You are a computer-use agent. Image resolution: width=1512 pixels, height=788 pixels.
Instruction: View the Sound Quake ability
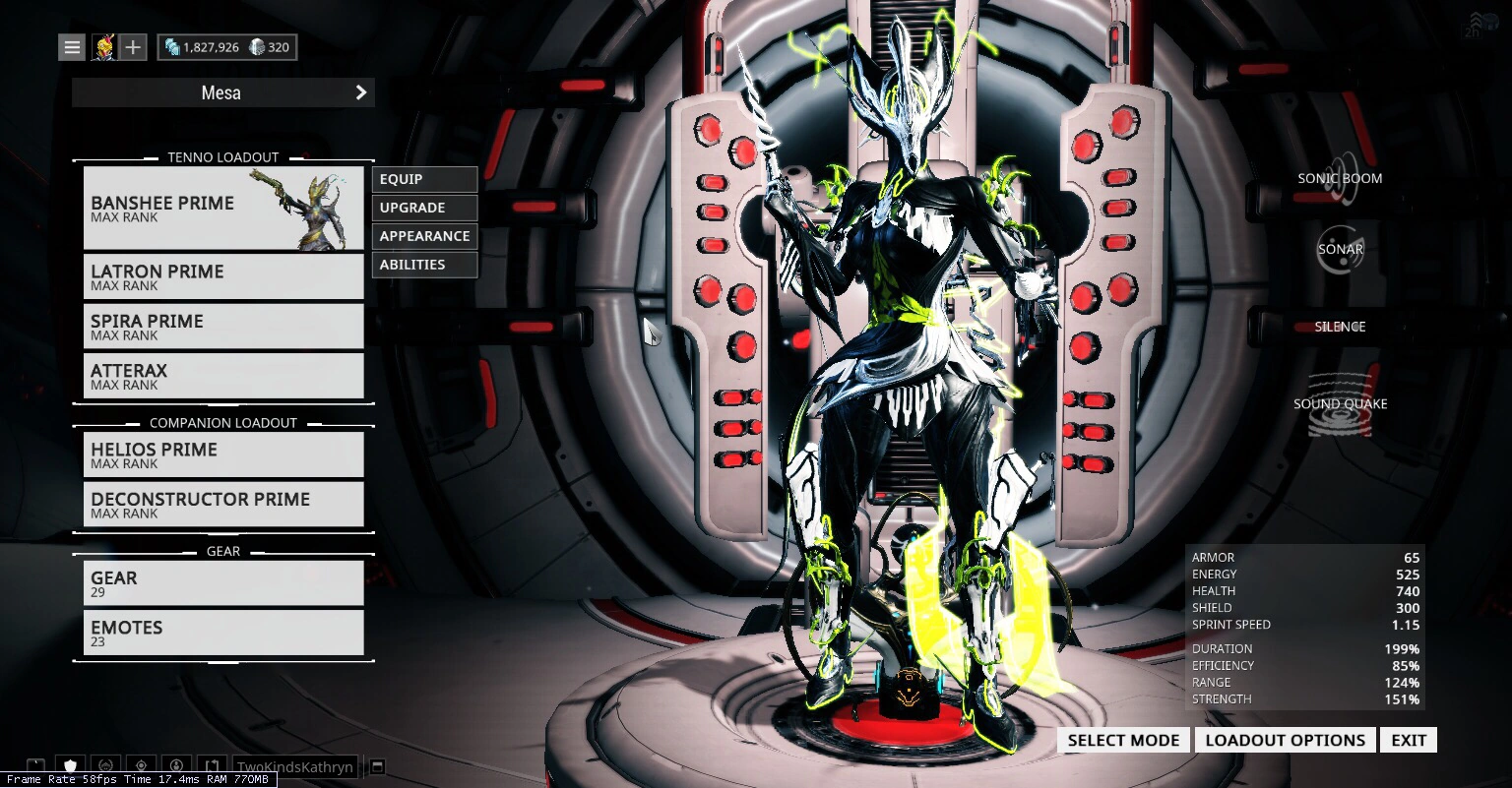(x=1341, y=403)
